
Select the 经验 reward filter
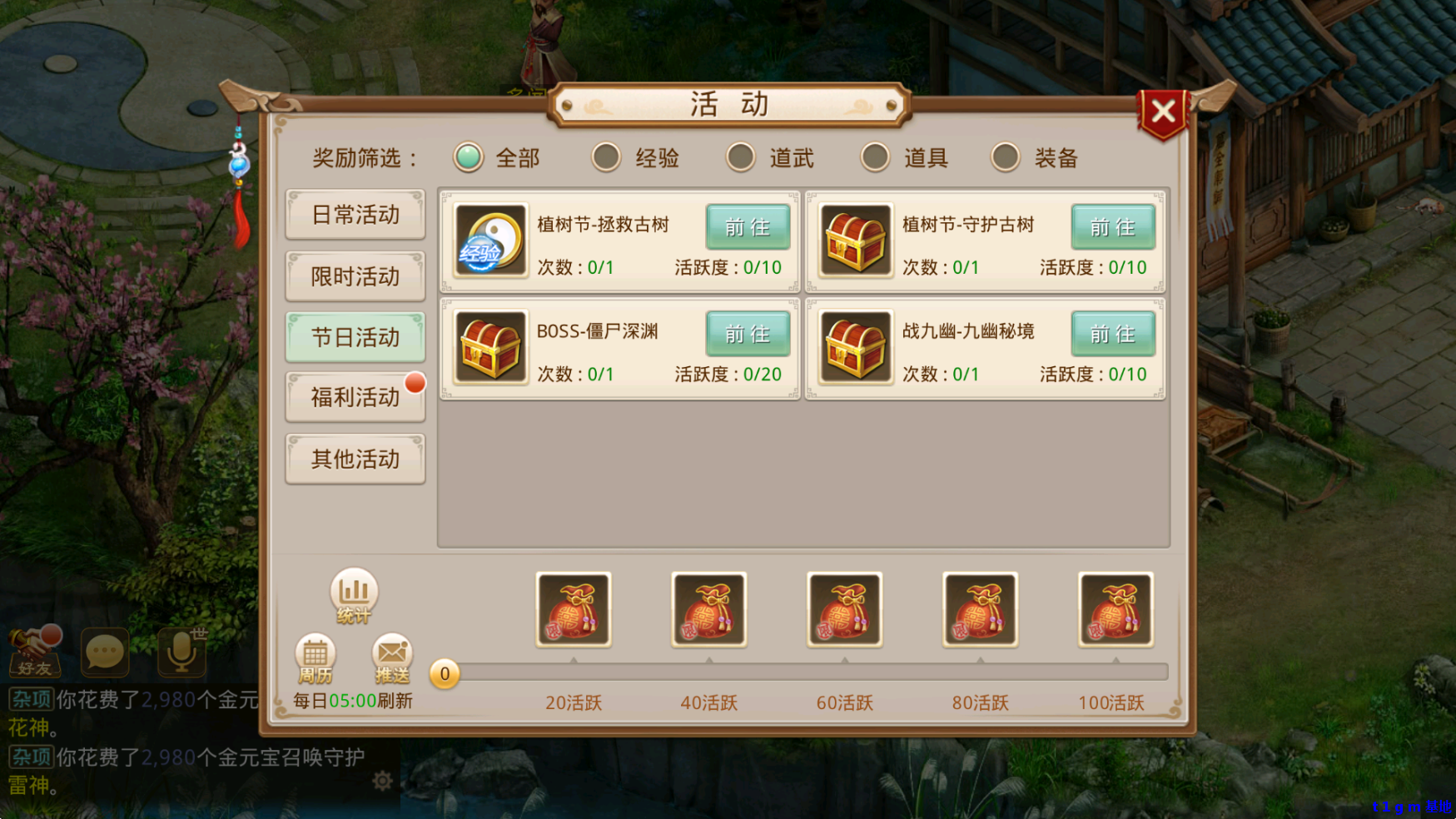pyautogui.click(x=606, y=157)
